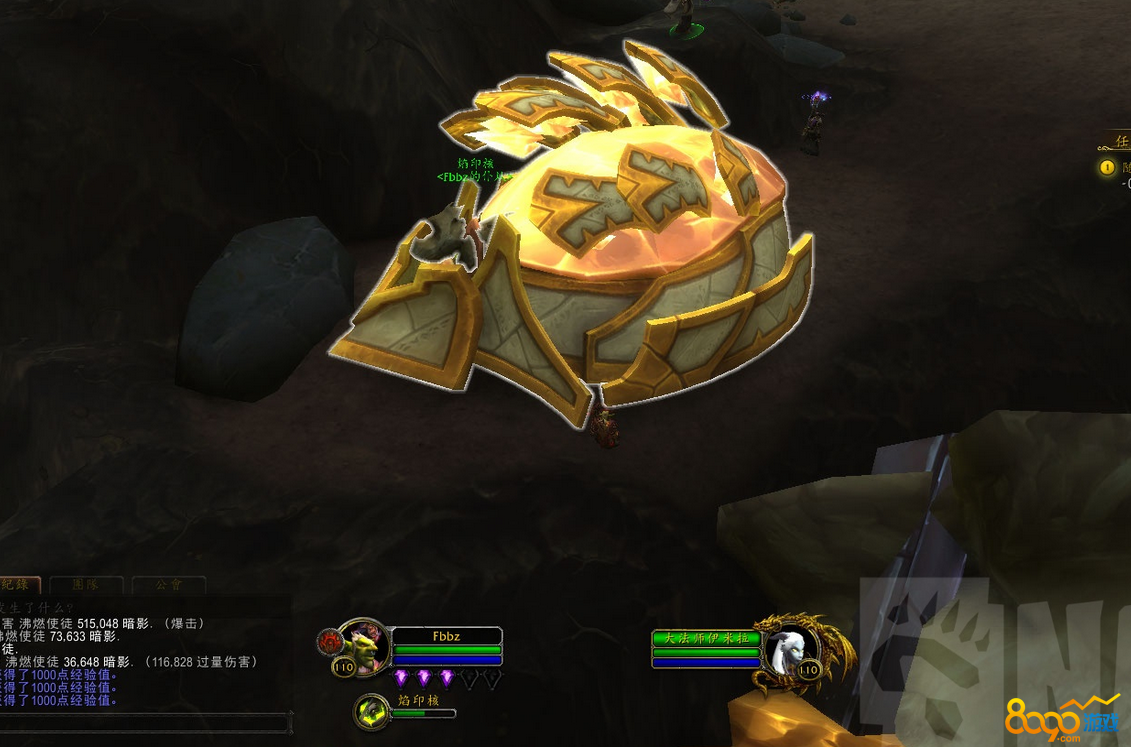Select the 大法师伊米拉 target portrait
This screenshot has width=1131, height=747.
[x=789, y=647]
